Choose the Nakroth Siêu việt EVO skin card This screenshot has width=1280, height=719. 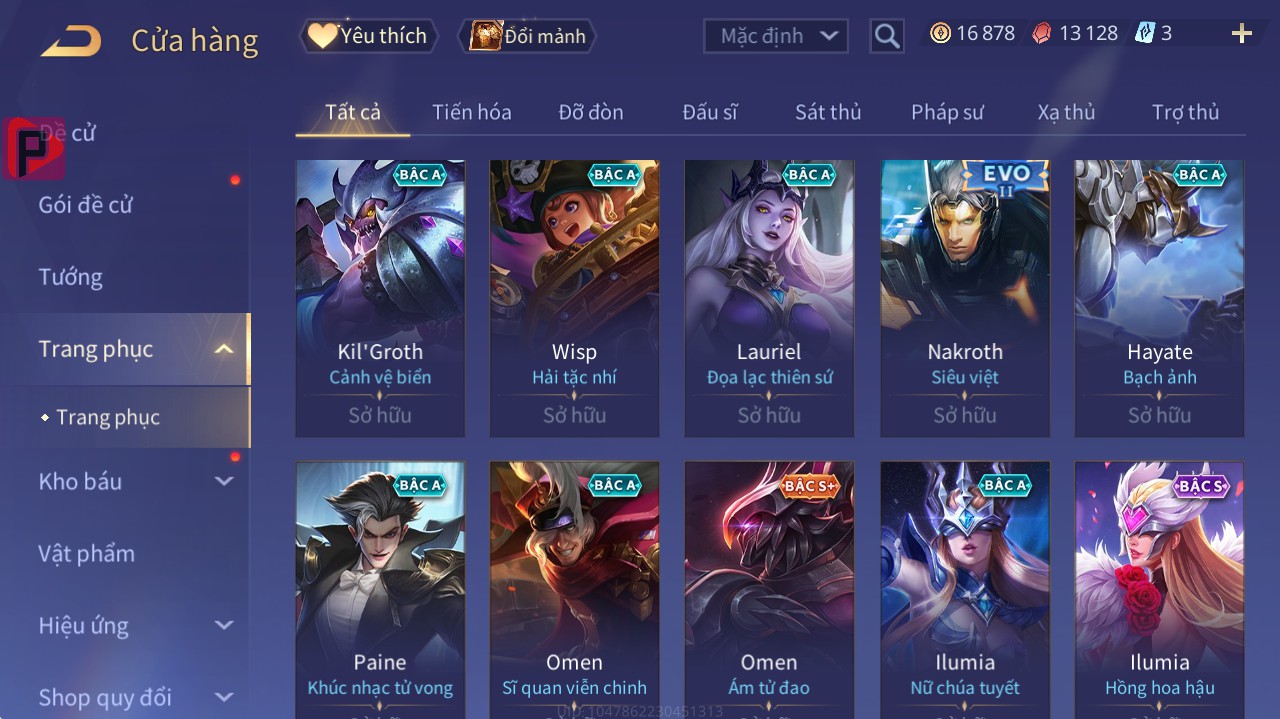(964, 297)
